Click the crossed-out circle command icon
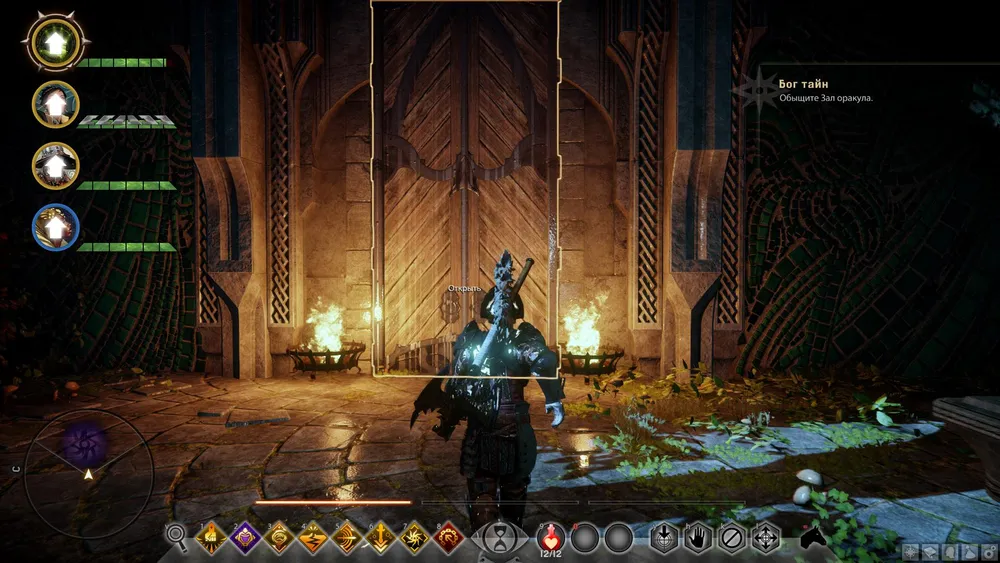The image size is (1000, 563). [732, 538]
